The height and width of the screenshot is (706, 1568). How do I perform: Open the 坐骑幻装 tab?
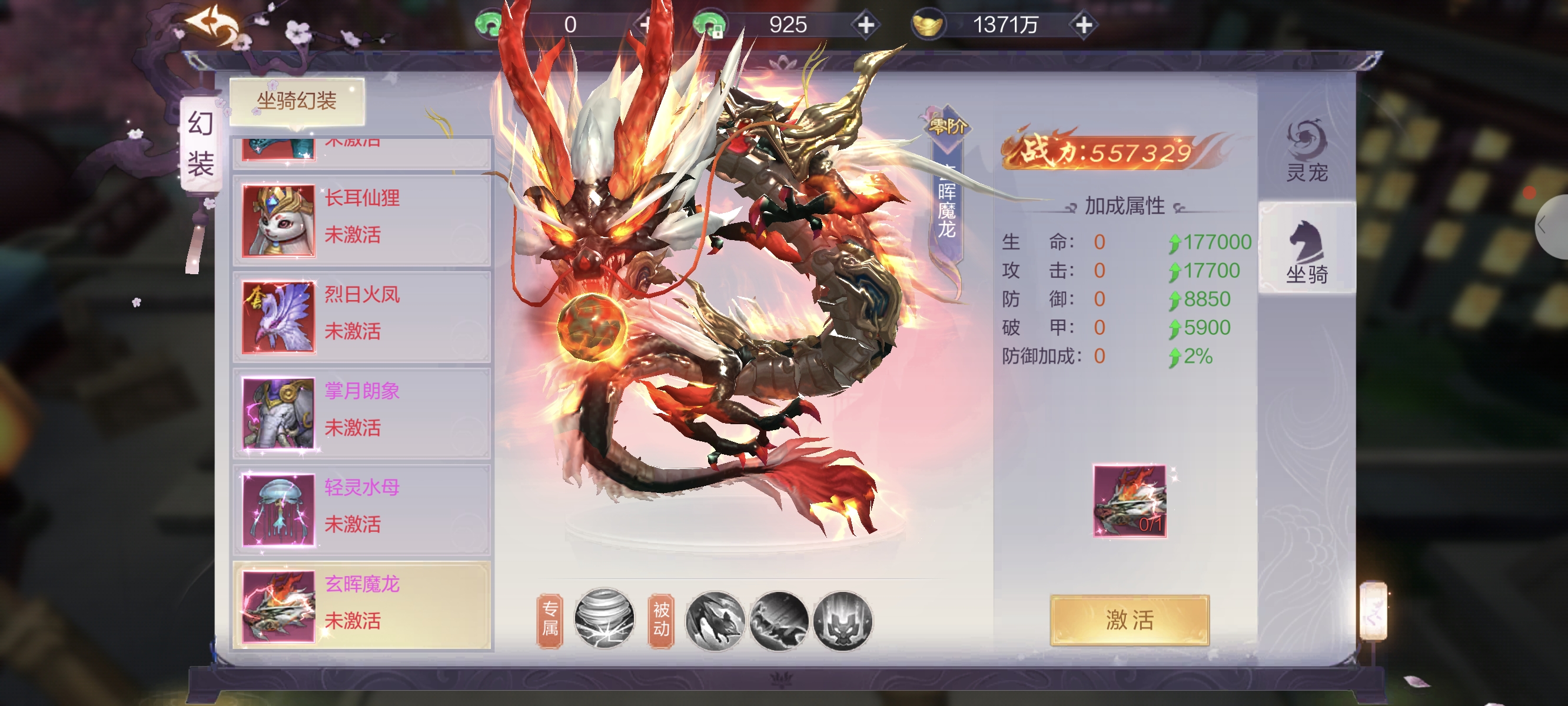pos(297,101)
